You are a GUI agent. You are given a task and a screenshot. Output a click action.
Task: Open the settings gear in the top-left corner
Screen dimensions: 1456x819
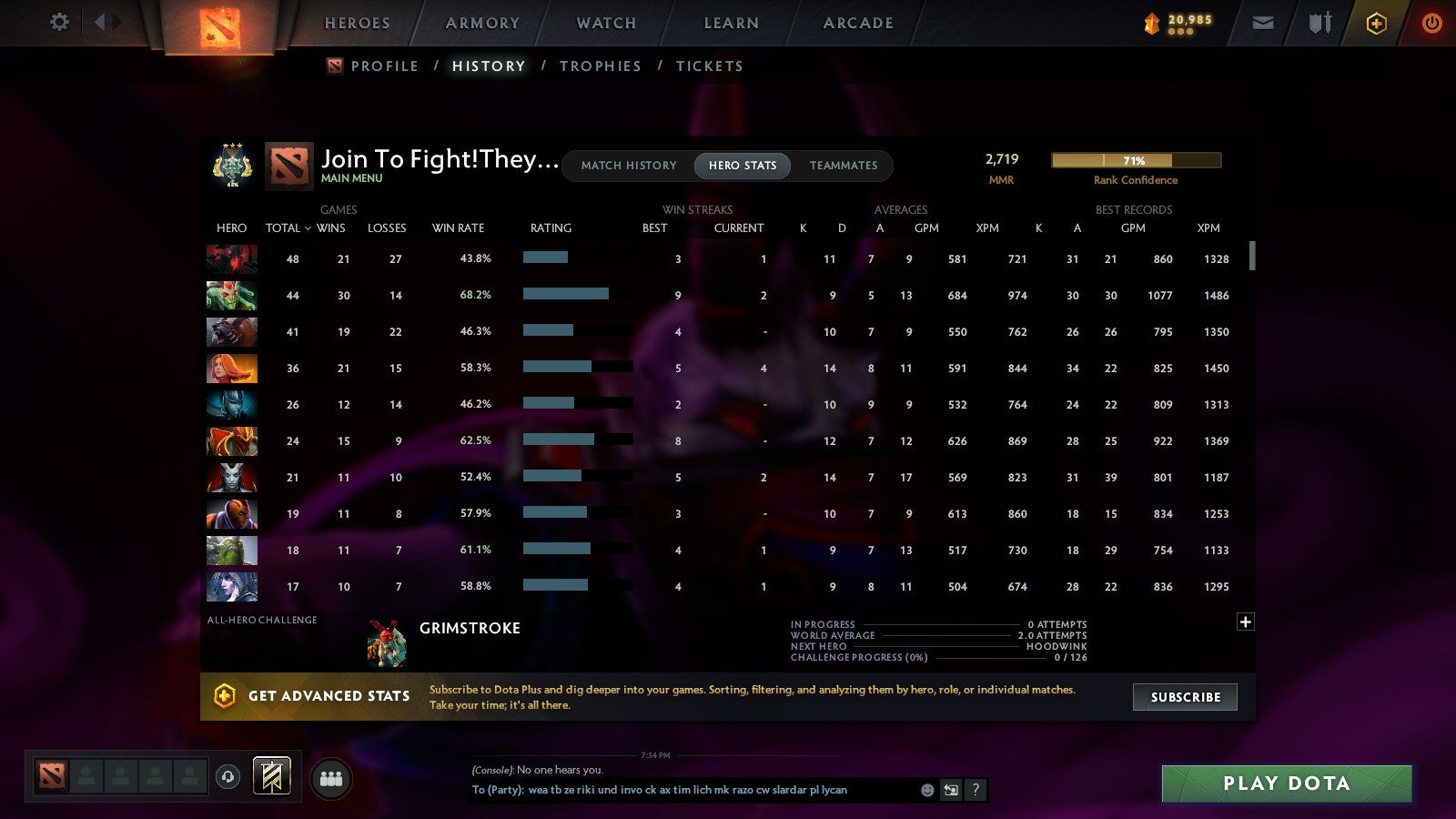59,24
